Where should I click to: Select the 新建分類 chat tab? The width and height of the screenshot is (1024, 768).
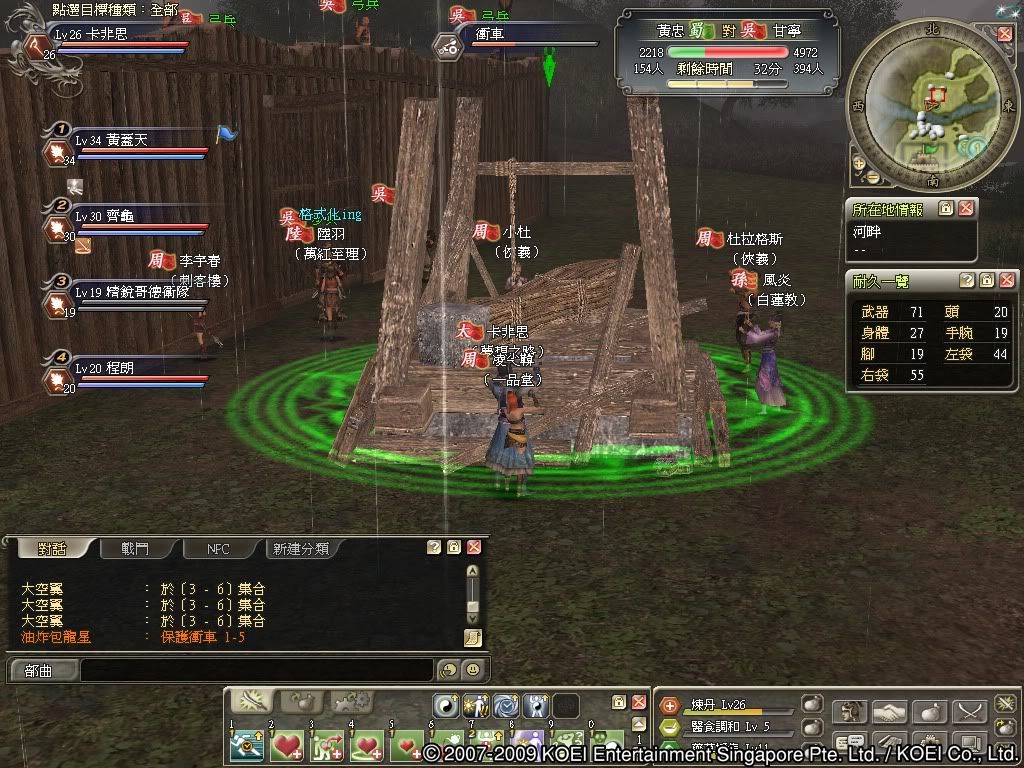(x=302, y=548)
